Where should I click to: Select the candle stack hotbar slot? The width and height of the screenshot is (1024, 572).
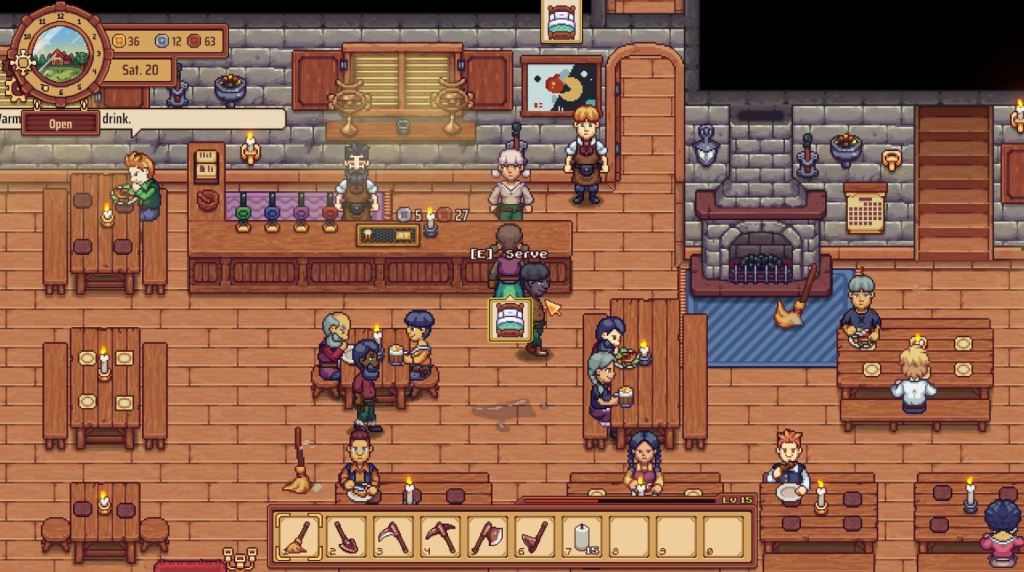pyautogui.click(x=582, y=536)
